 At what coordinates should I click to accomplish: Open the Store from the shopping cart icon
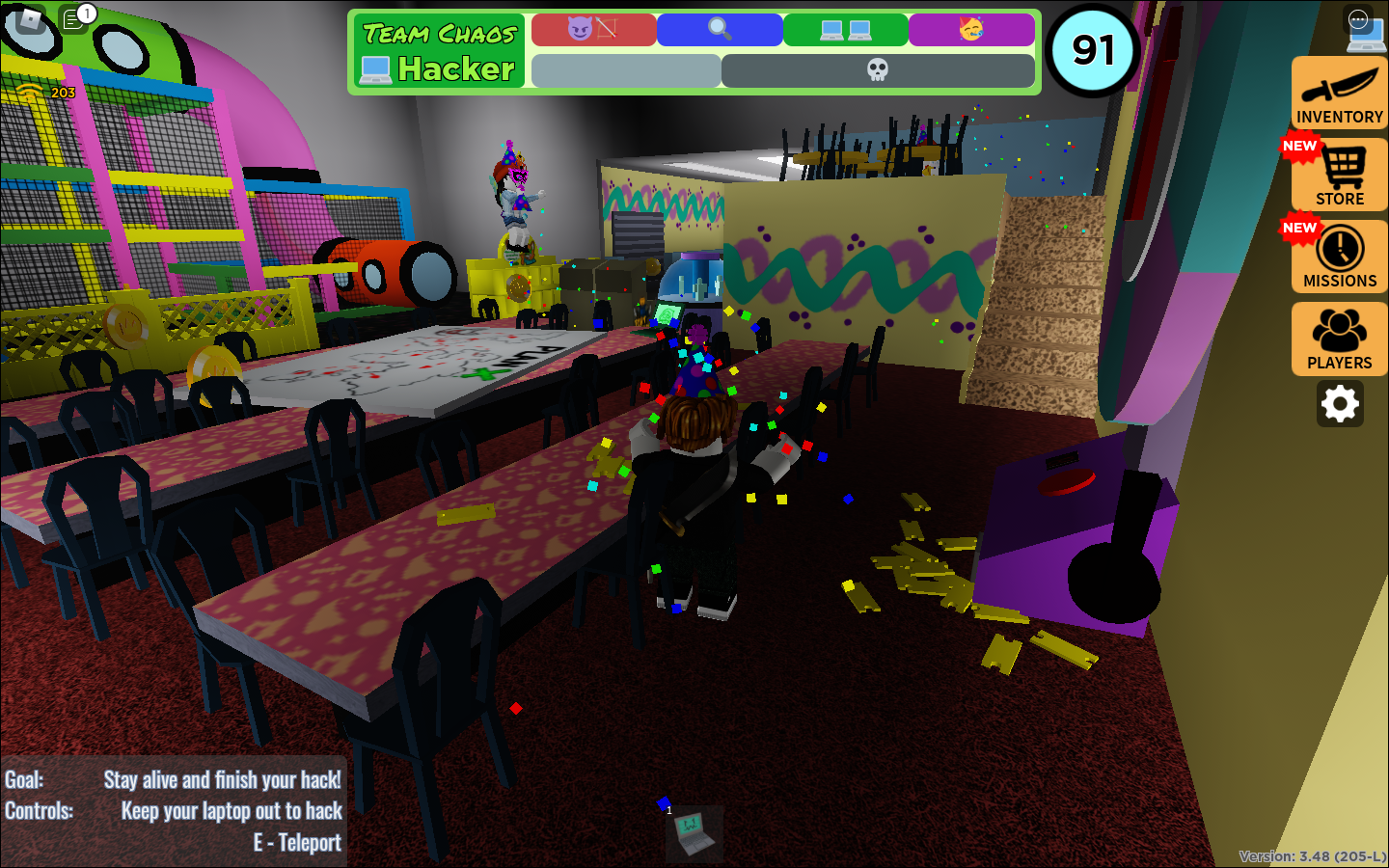(1339, 176)
